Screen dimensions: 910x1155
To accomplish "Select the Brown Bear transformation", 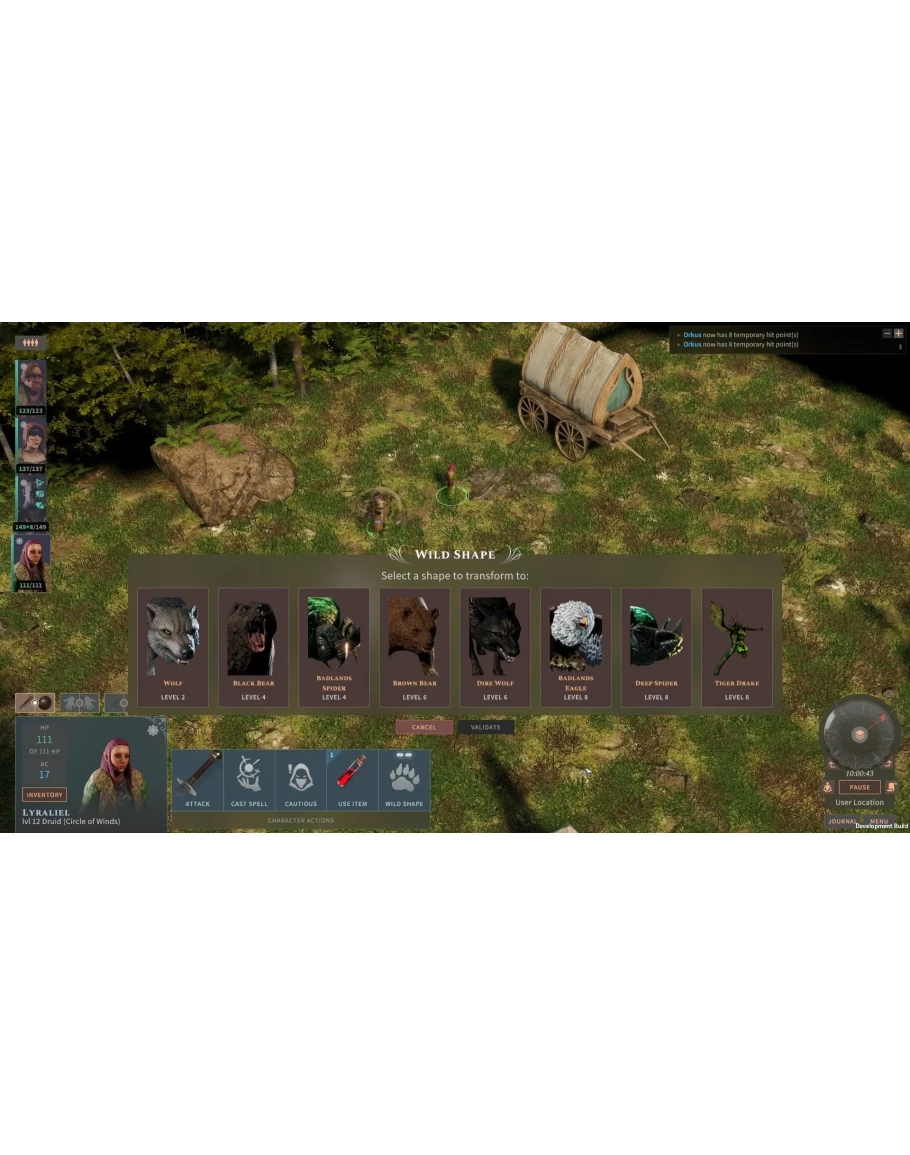I will click(414, 646).
